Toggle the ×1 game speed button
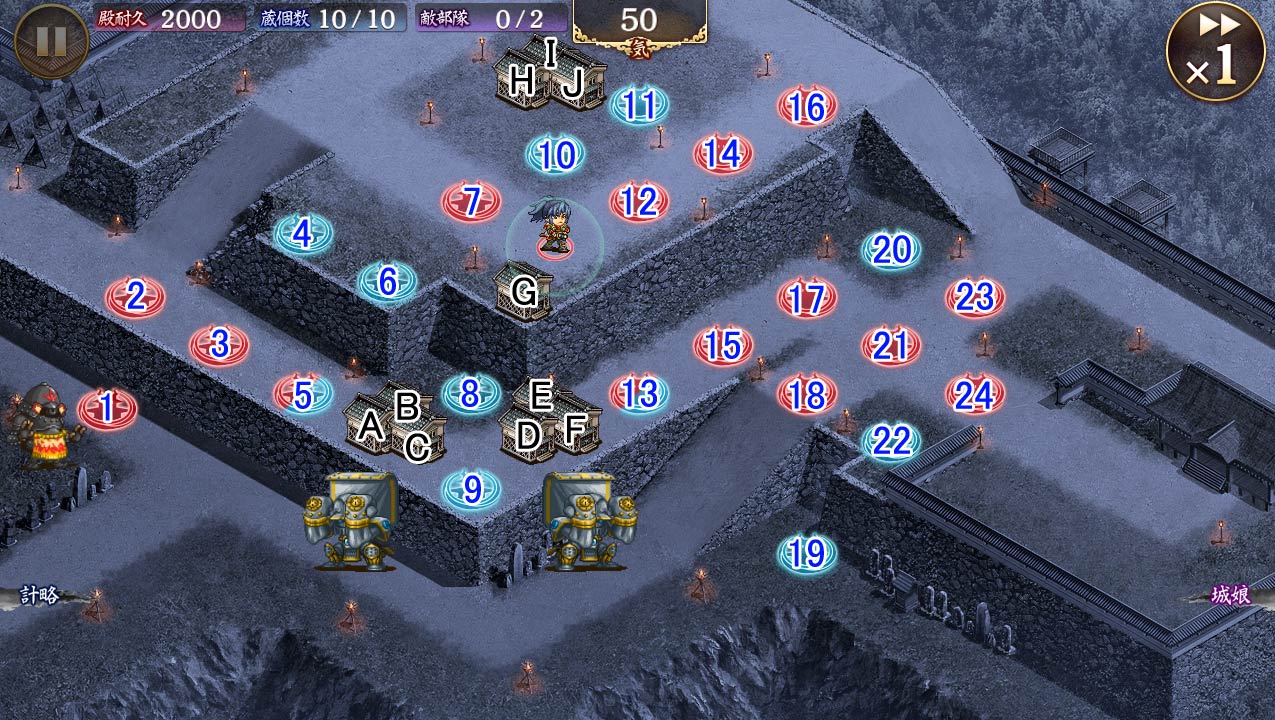 [1215, 52]
